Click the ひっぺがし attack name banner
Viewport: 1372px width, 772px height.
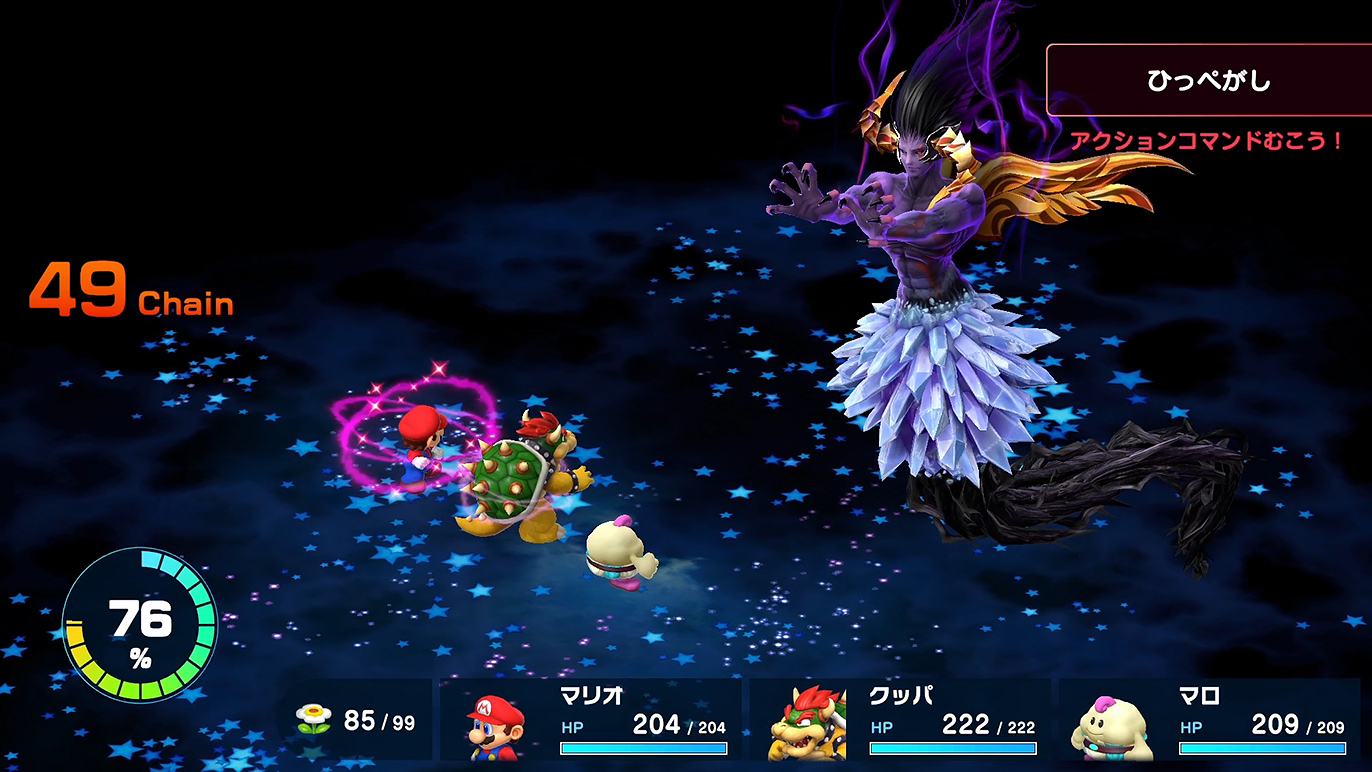tap(1208, 80)
